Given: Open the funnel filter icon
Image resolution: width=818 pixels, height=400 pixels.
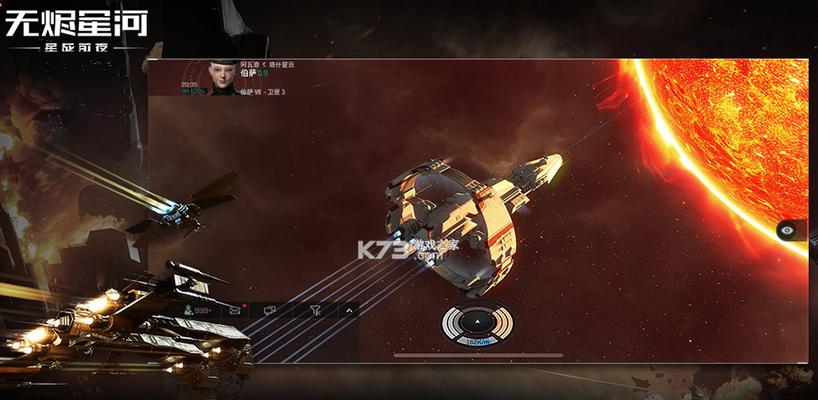Looking at the screenshot, I should tap(315, 311).
